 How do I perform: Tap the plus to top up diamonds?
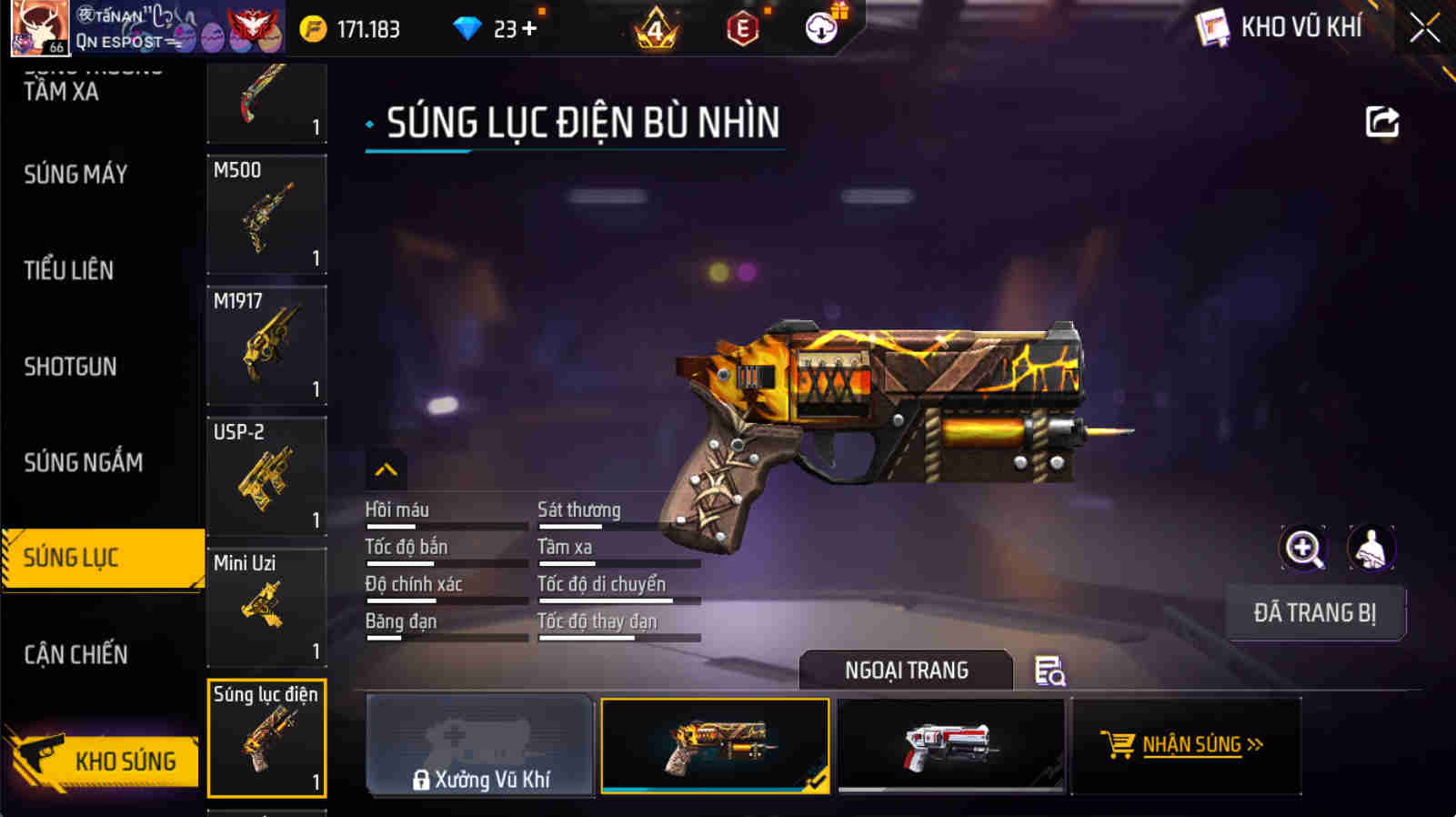[x=527, y=28]
